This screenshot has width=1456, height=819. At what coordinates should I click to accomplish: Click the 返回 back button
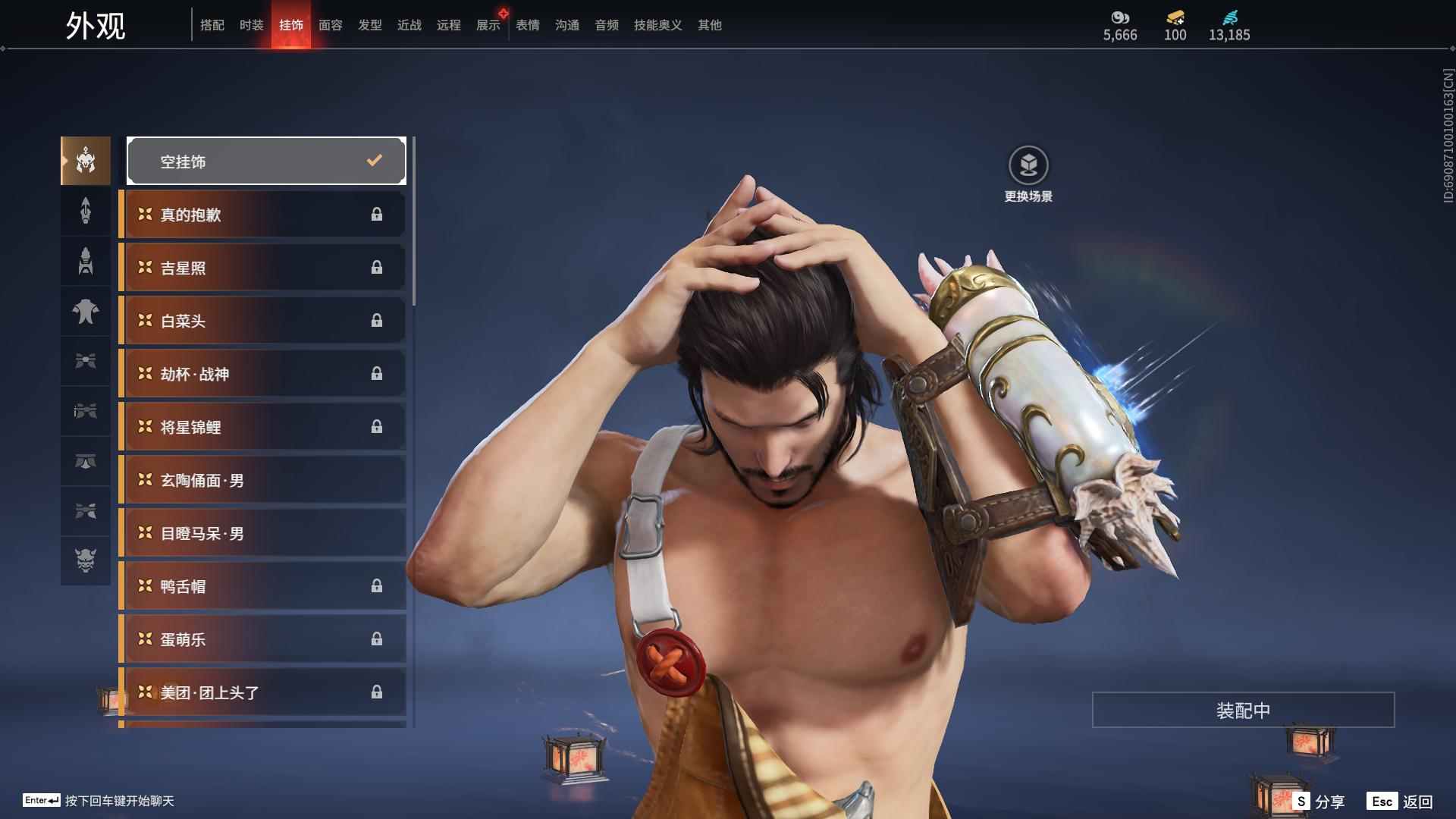pos(1401,802)
